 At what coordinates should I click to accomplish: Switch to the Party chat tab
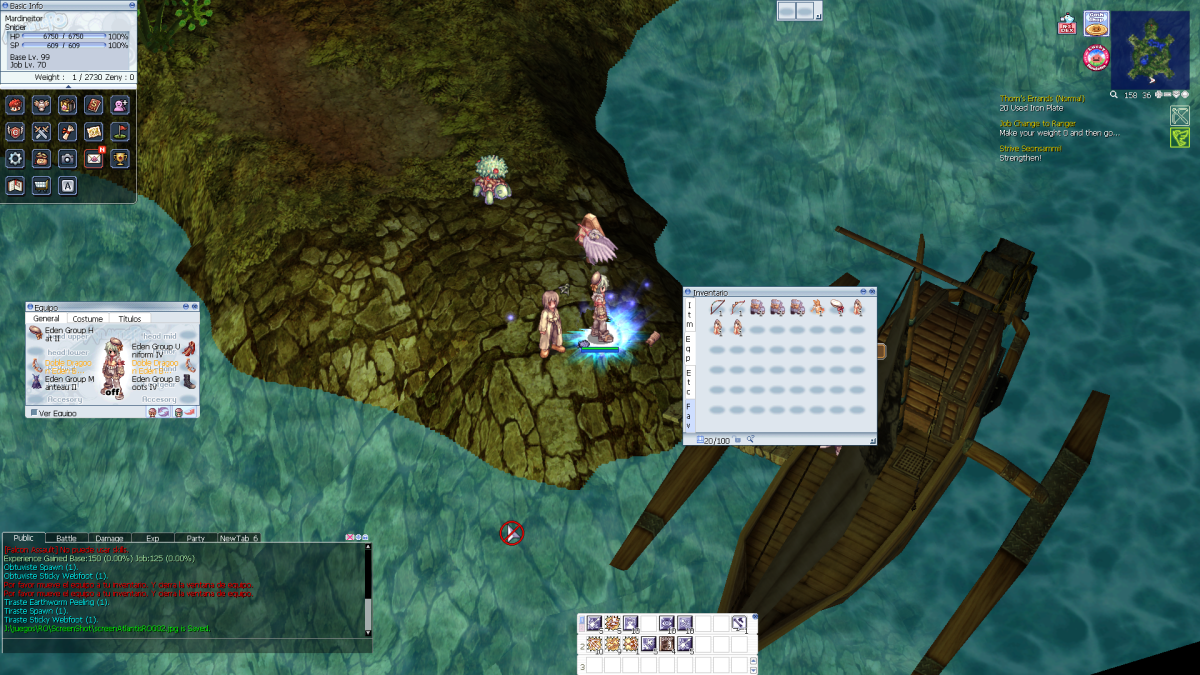tap(195, 538)
